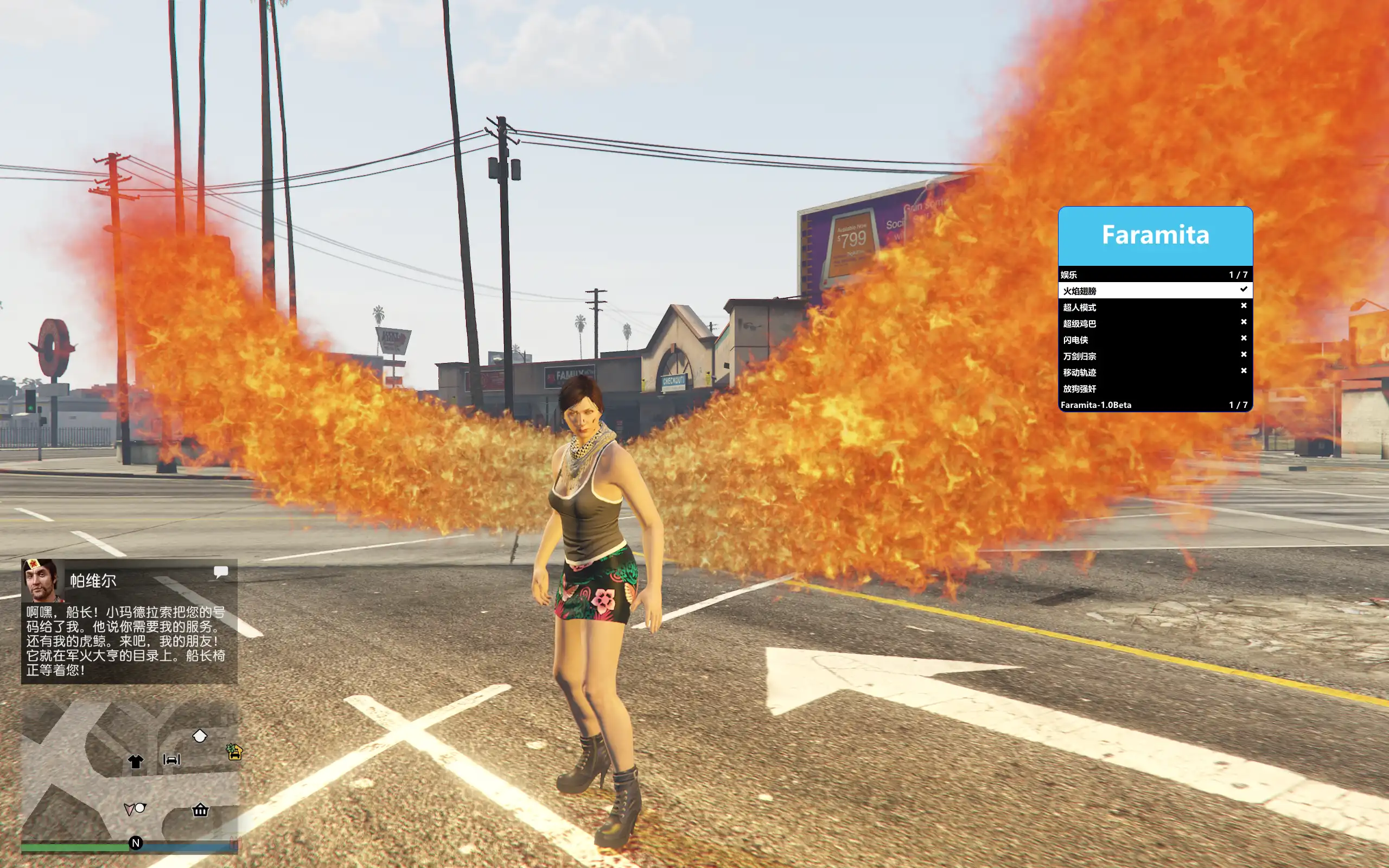Click the car garage marker on minimap
Viewport: 1389px width, 868px height.
pyautogui.click(x=171, y=759)
